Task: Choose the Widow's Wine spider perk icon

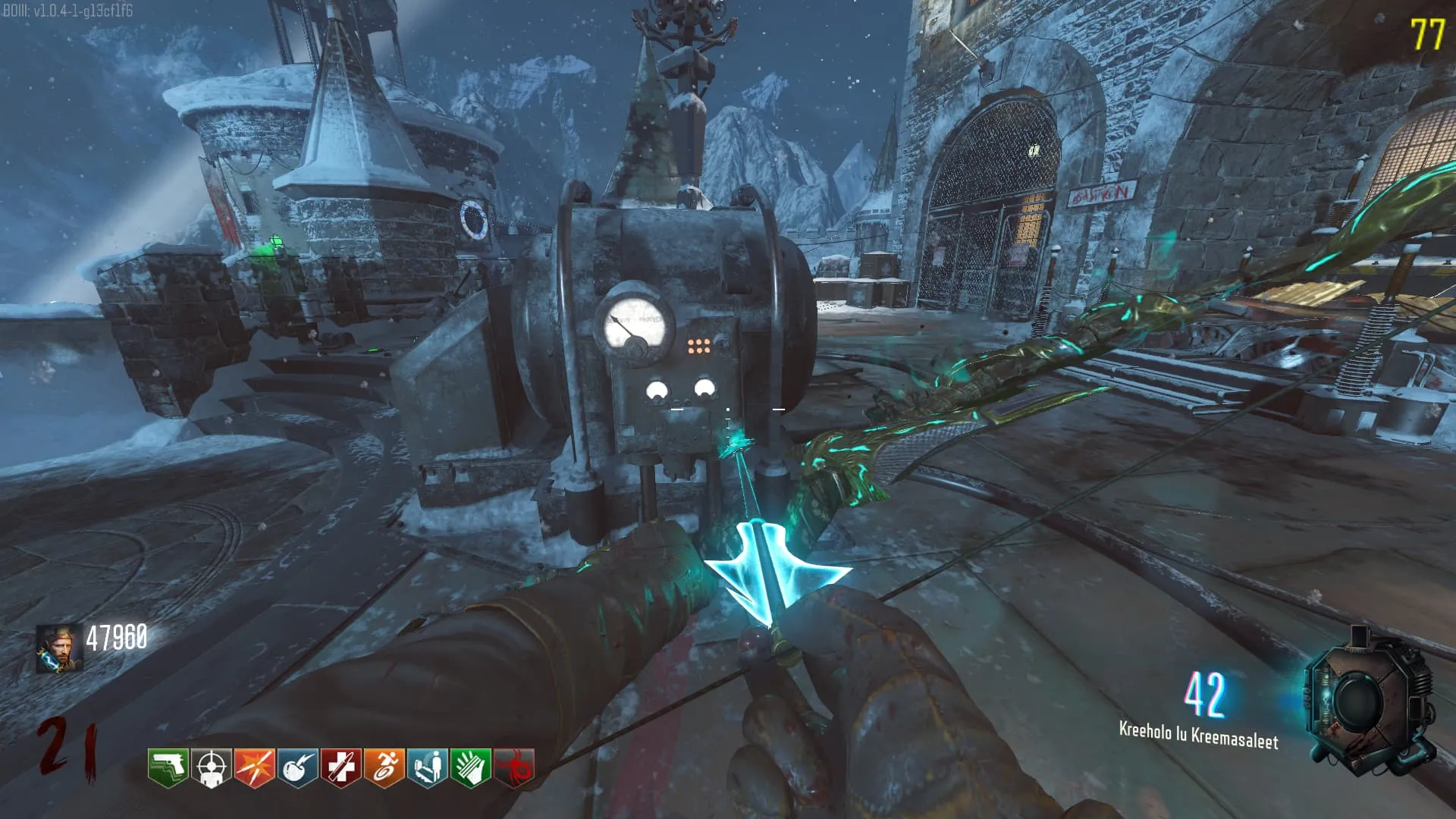Action: [513, 768]
